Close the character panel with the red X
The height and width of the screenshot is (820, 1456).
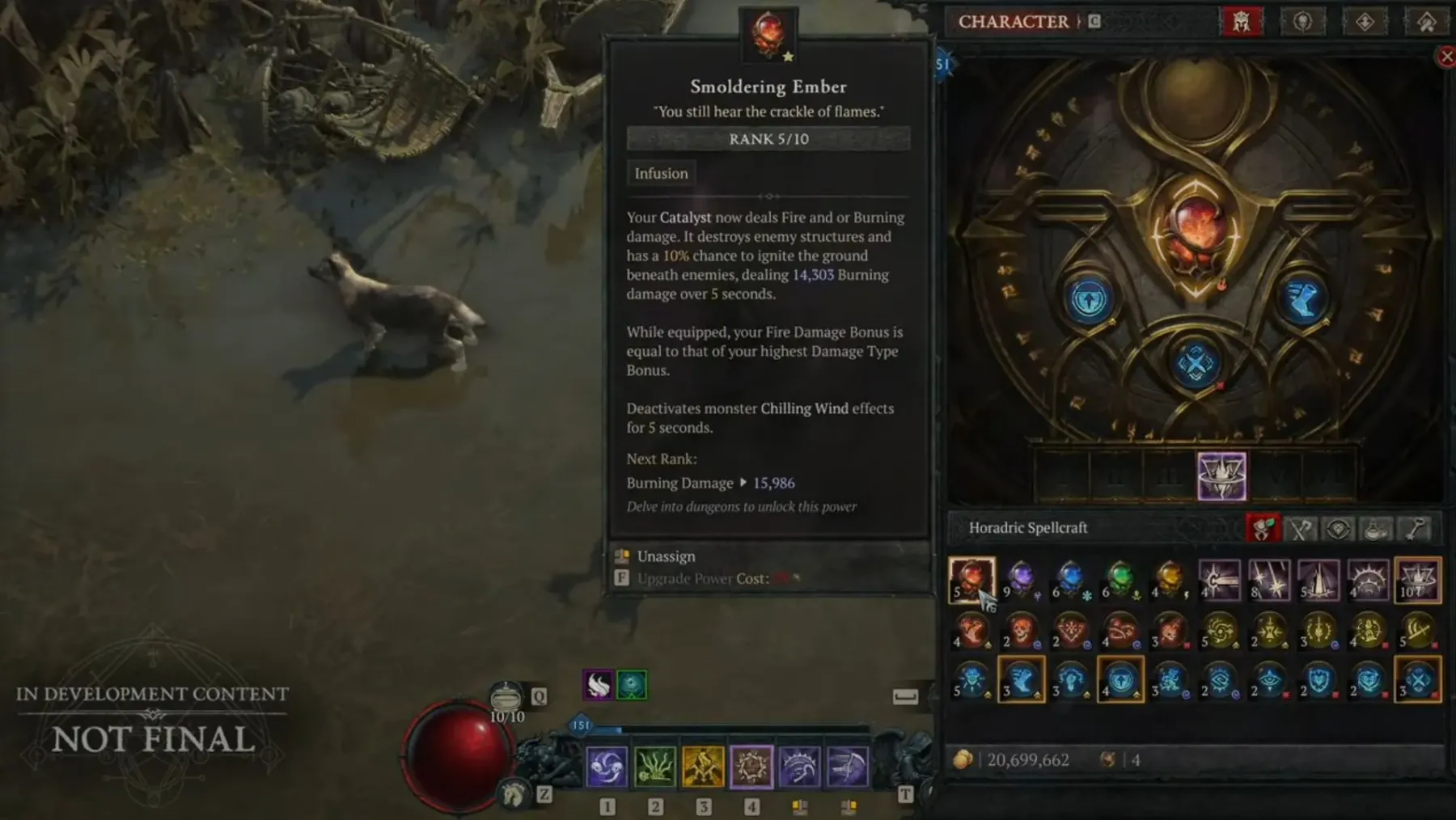click(x=1446, y=57)
